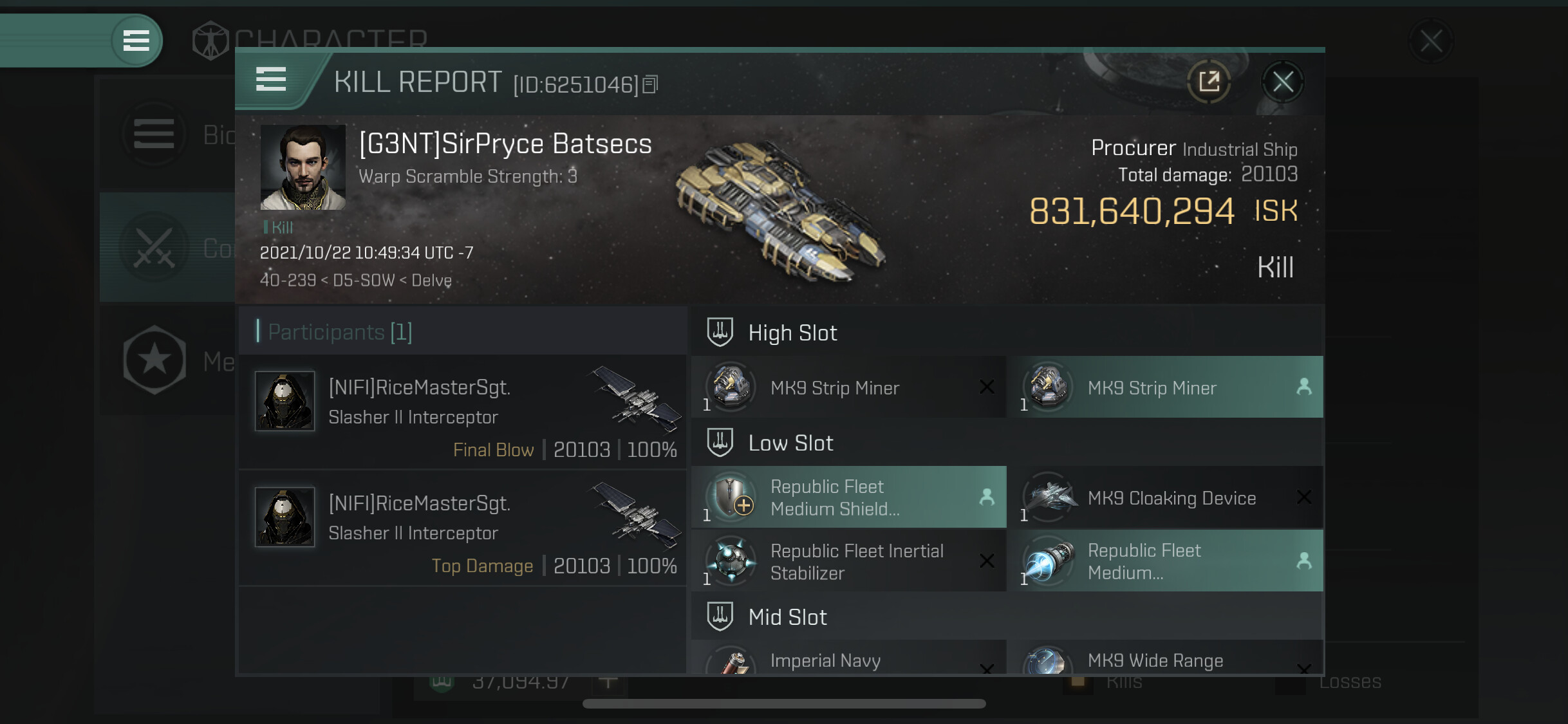
Task: Inspect the Imperial Navy mid slot module
Action: [x=848, y=659]
